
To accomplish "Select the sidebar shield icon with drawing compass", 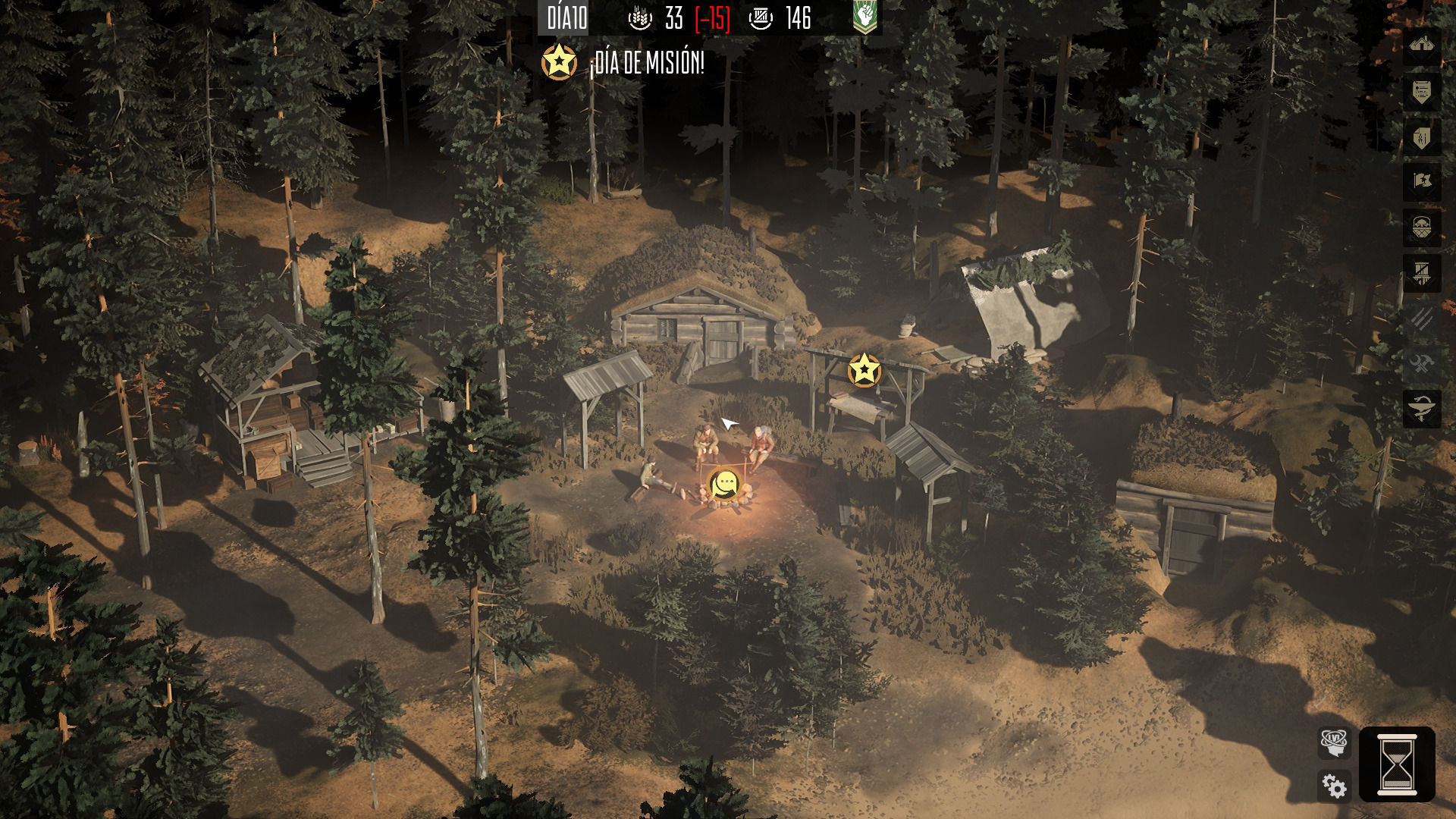I will pyautogui.click(x=1421, y=137).
